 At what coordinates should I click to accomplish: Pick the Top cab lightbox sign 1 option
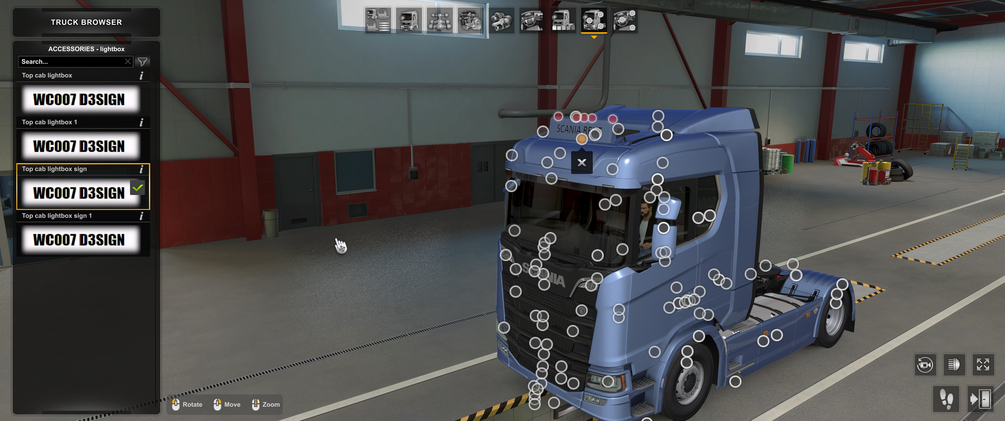click(79, 239)
